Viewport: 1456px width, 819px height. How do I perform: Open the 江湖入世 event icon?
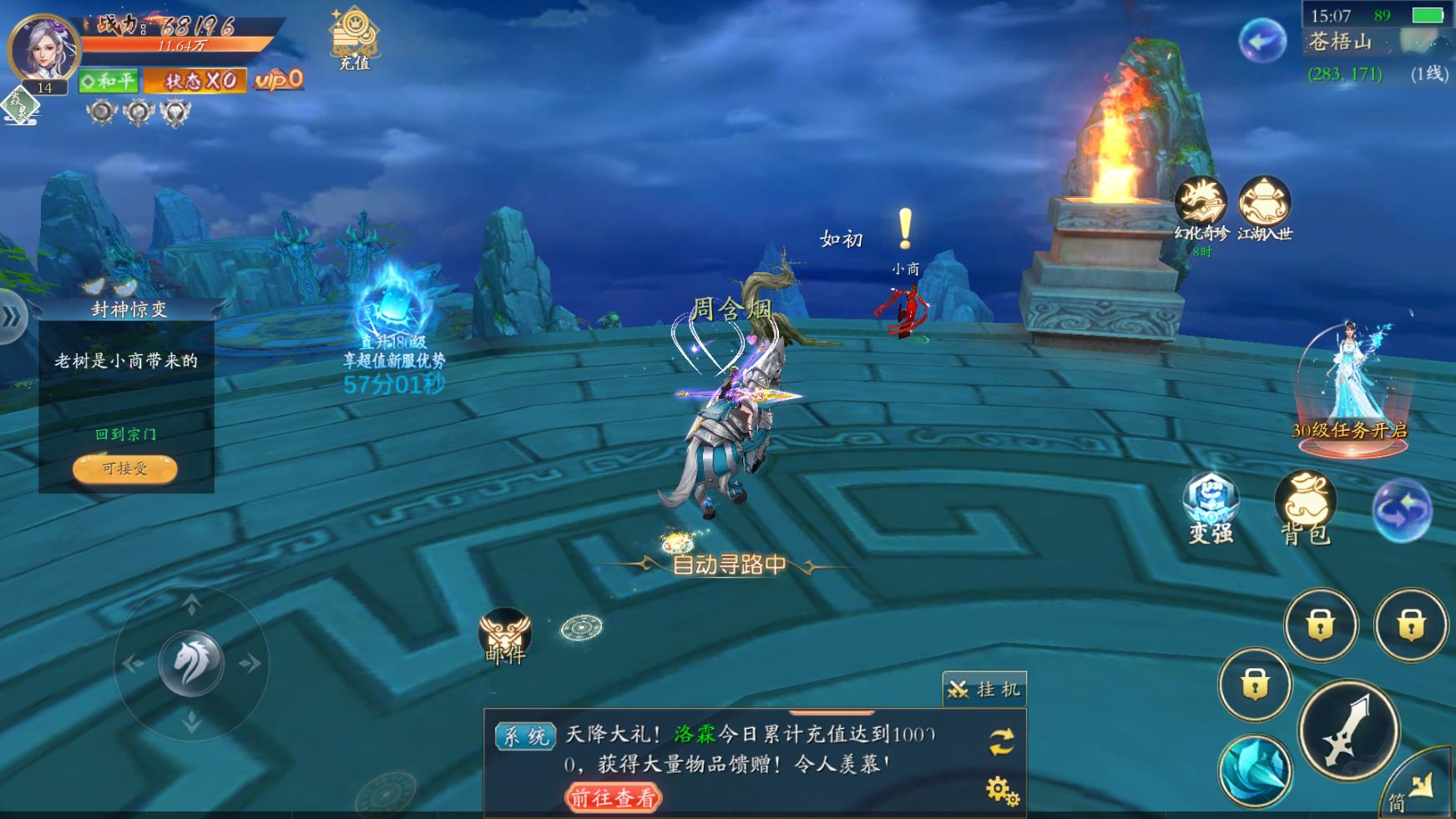(x=1264, y=203)
